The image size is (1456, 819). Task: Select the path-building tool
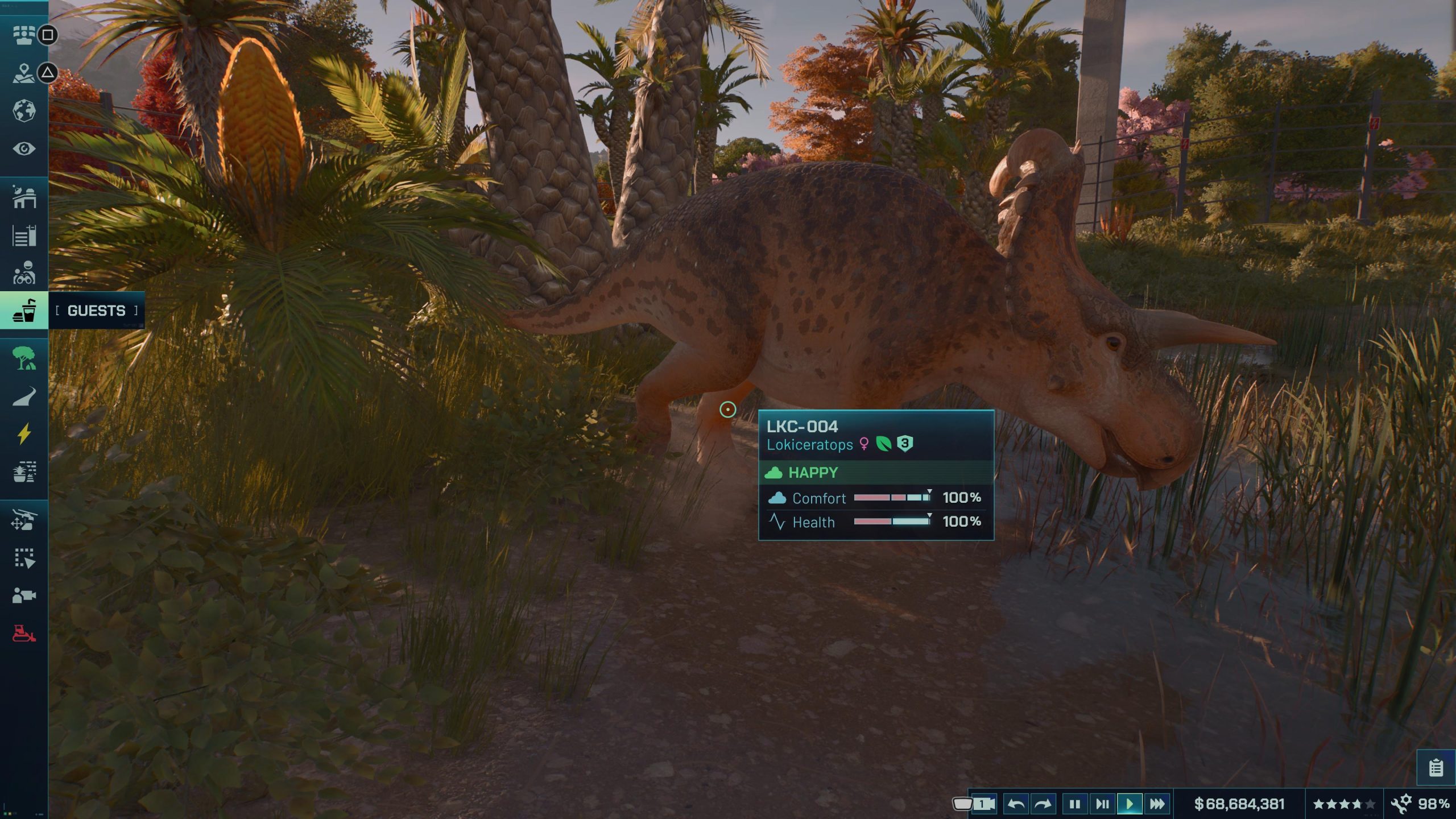click(x=24, y=397)
